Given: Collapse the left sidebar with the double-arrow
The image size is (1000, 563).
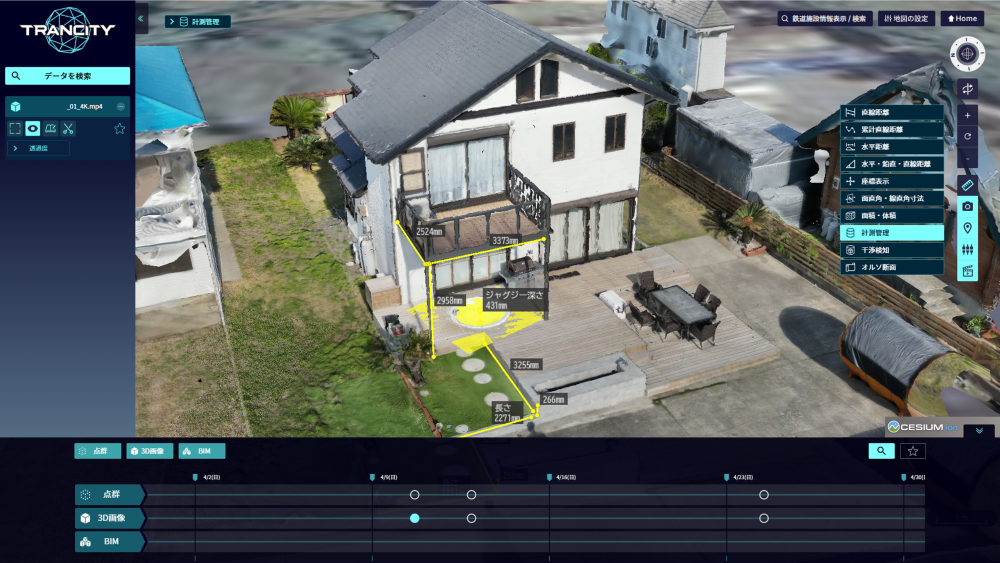Looking at the screenshot, I should tap(141, 19).
